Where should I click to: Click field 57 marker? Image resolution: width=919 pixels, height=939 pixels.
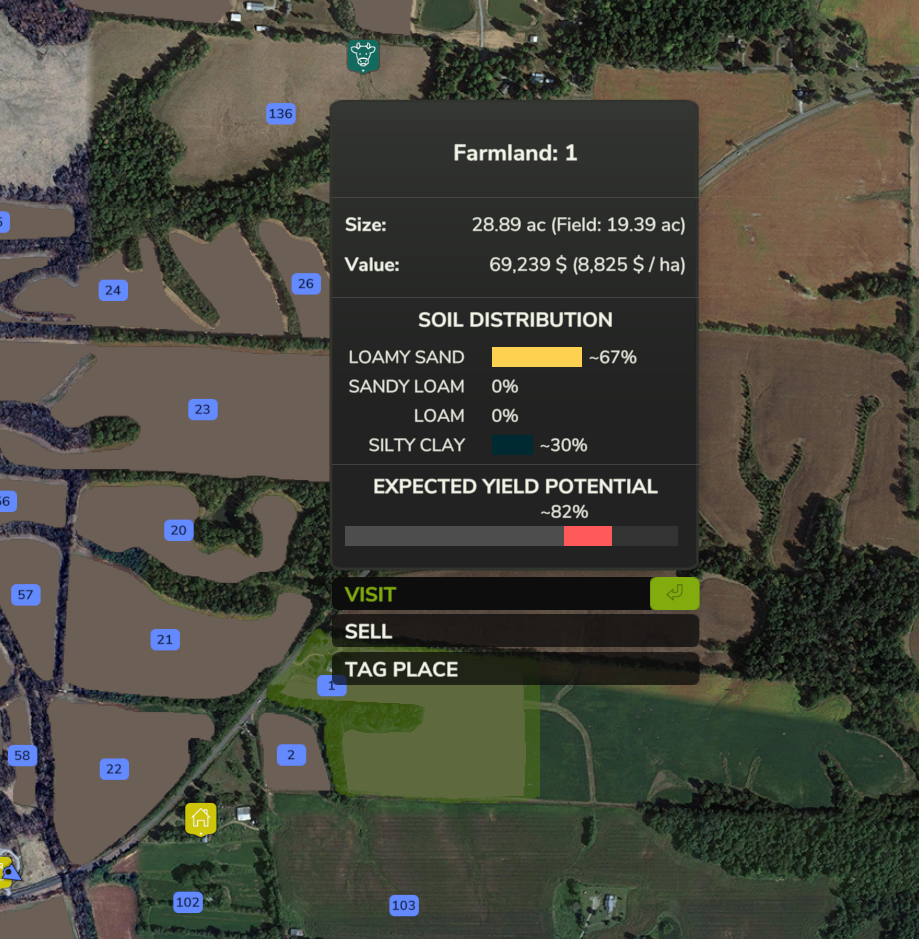pos(26,595)
